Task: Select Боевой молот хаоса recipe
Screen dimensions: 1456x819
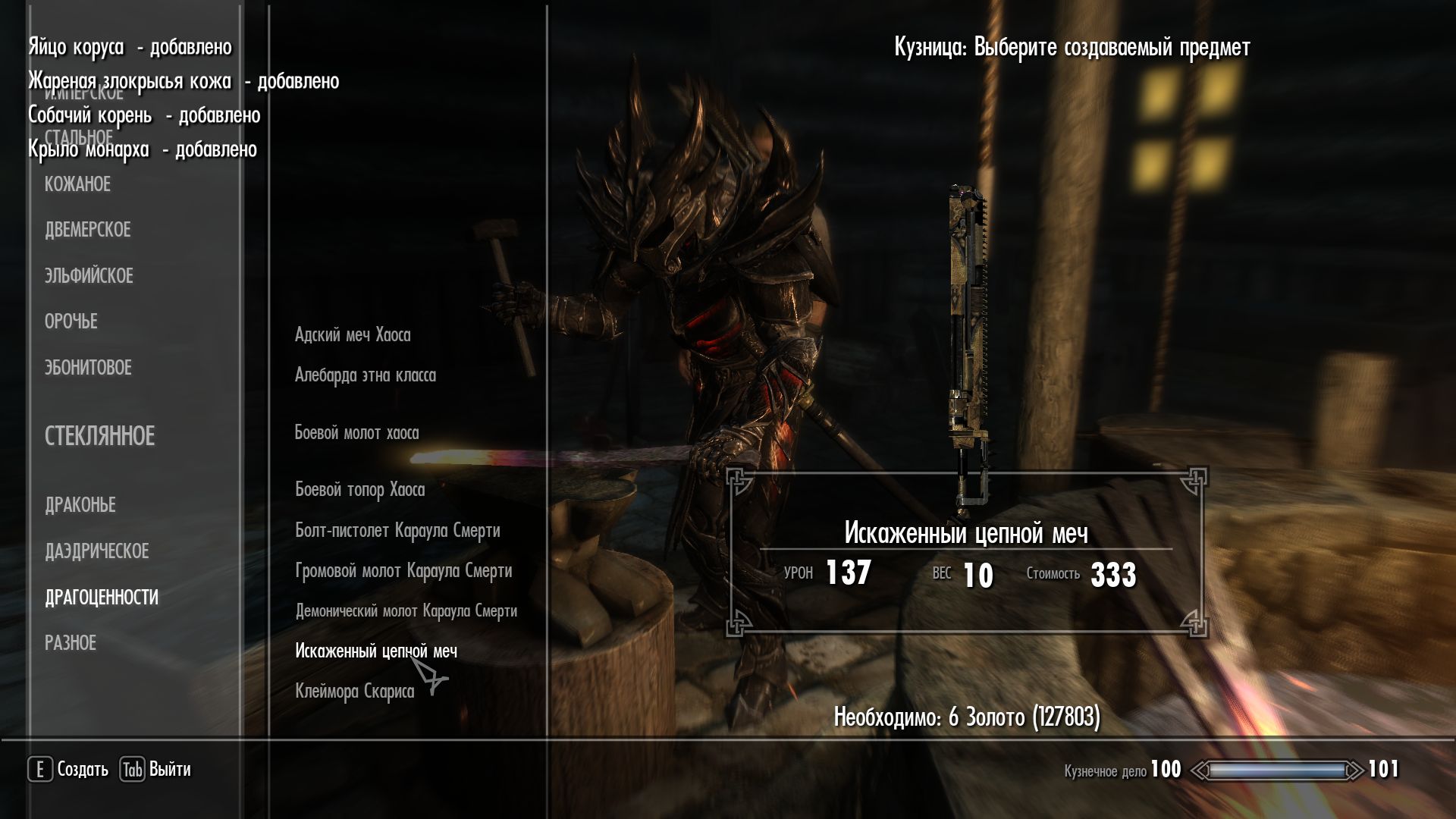Action: click(356, 433)
